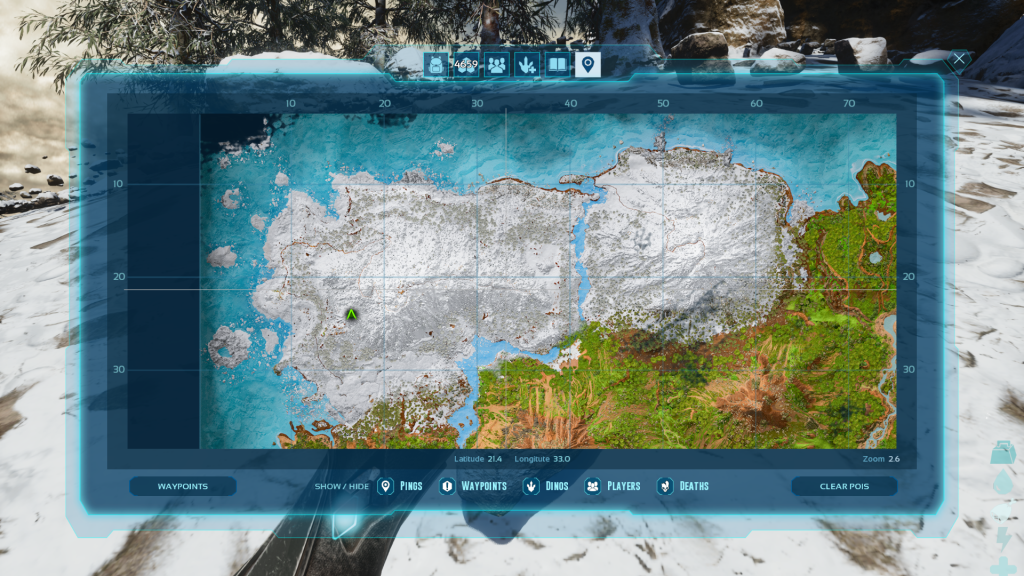Select the dino footprint tab
Image resolution: width=1024 pixels, height=576 pixels.
pyautogui.click(x=527, y=66)
